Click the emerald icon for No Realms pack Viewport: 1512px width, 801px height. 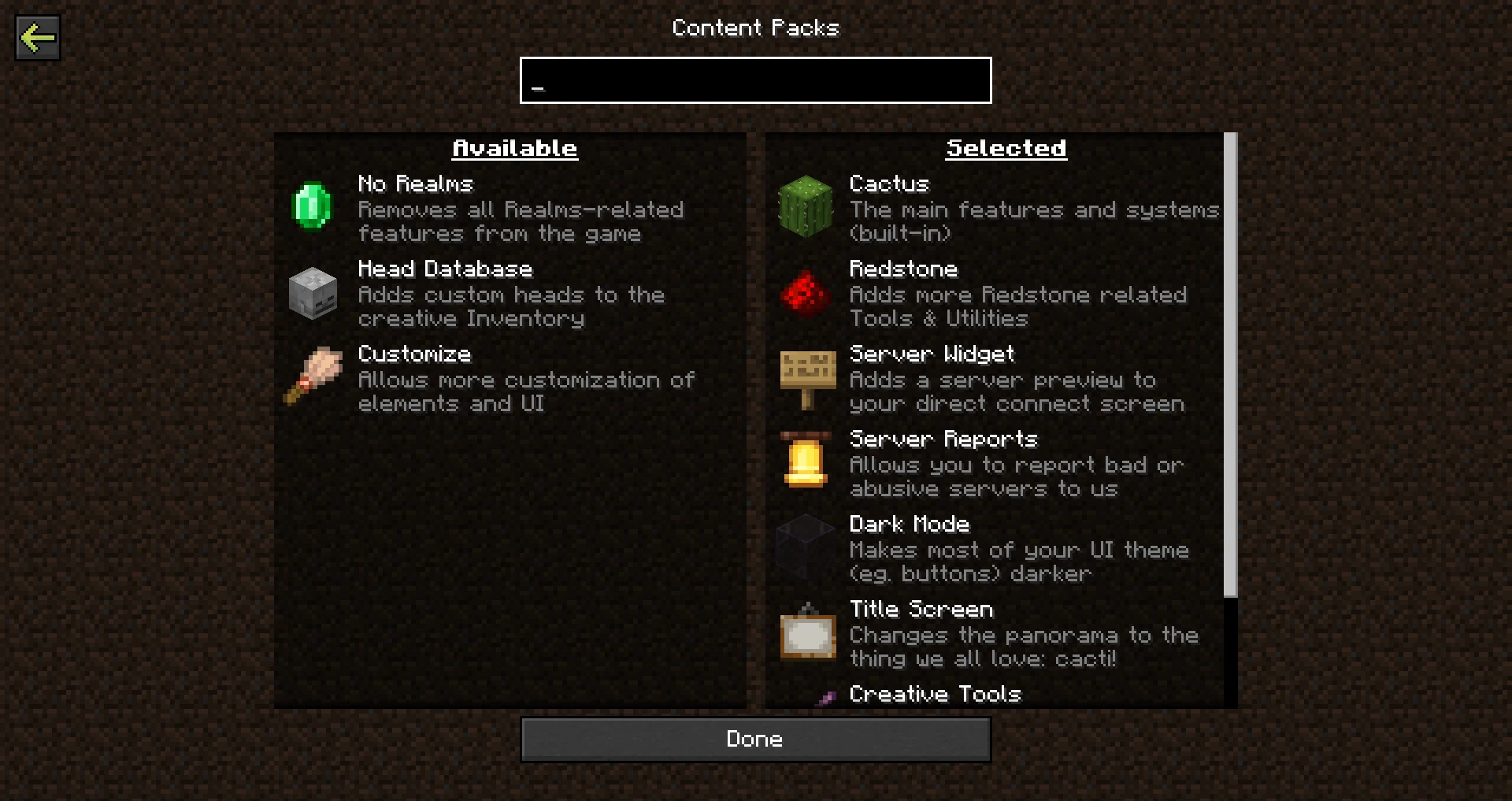click(x=312, y=208)
